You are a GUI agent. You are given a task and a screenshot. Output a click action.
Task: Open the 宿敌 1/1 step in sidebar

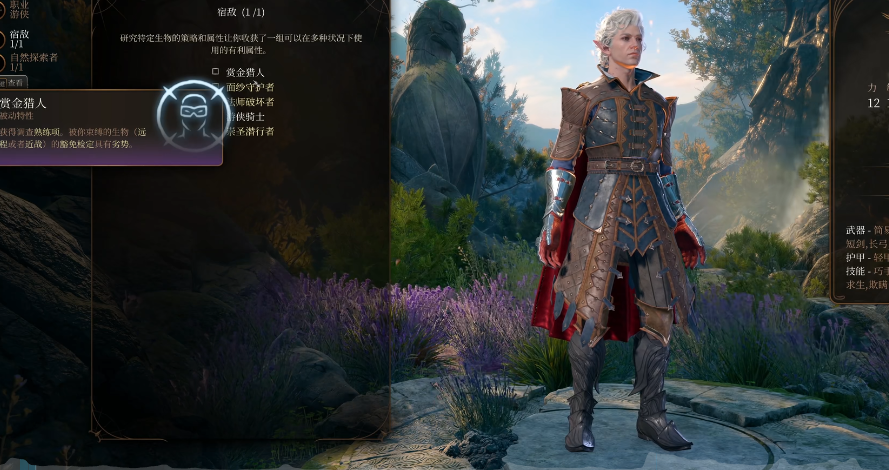click(x=16, y=38)
